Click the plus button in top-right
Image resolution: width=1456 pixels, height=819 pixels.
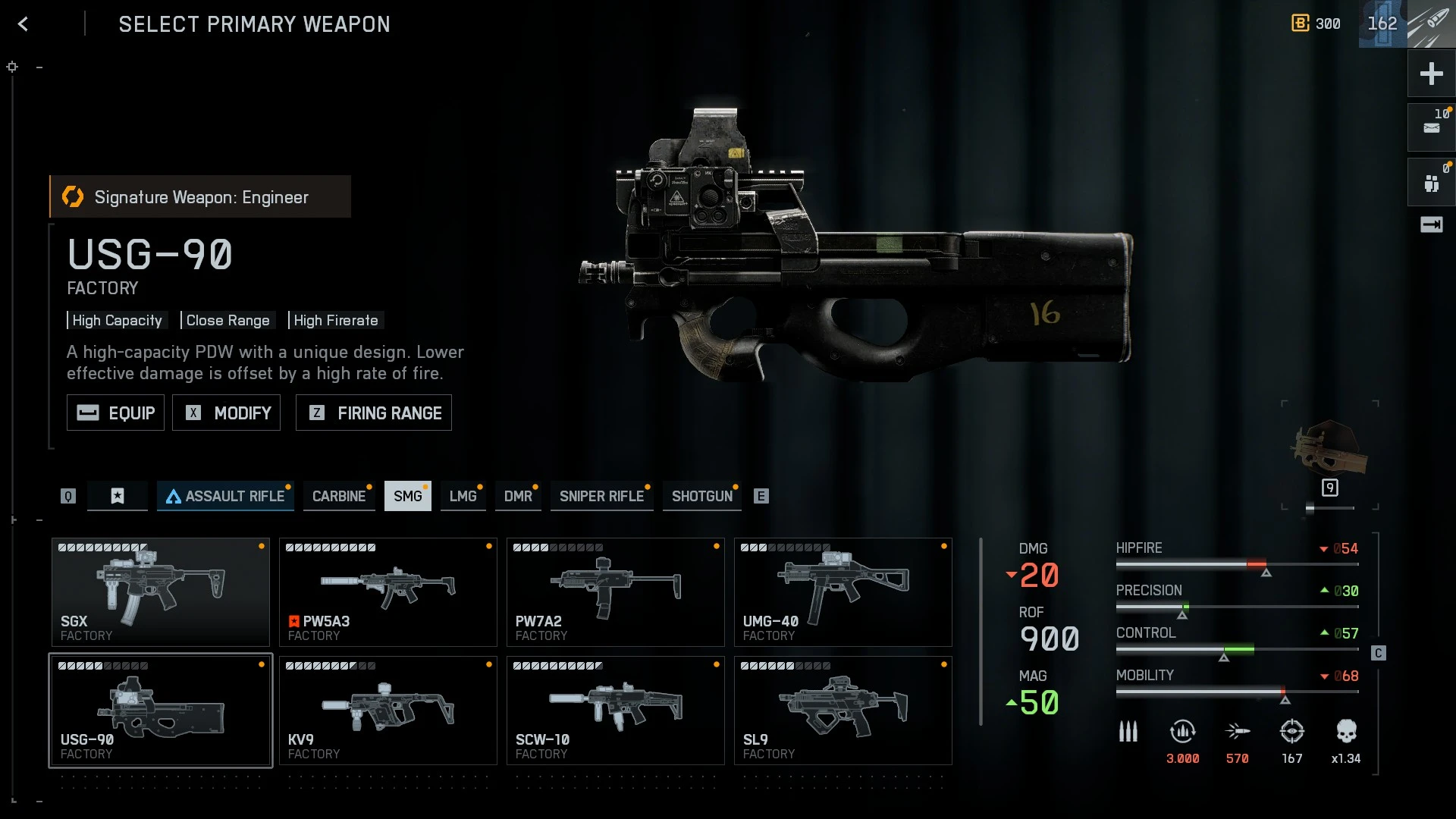(1431, 74)
